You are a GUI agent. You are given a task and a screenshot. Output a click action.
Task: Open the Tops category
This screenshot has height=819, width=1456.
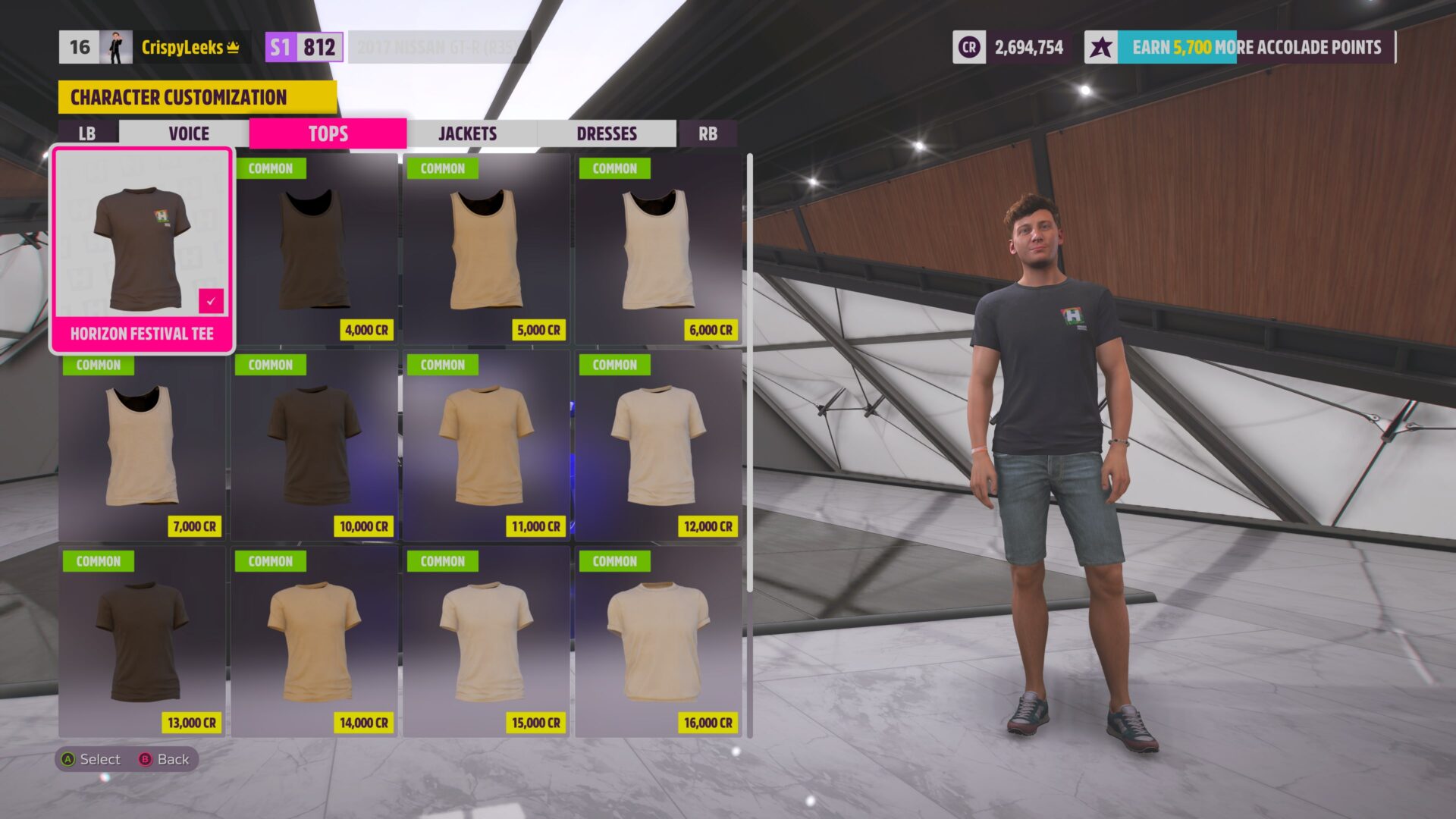coord(328,133)
